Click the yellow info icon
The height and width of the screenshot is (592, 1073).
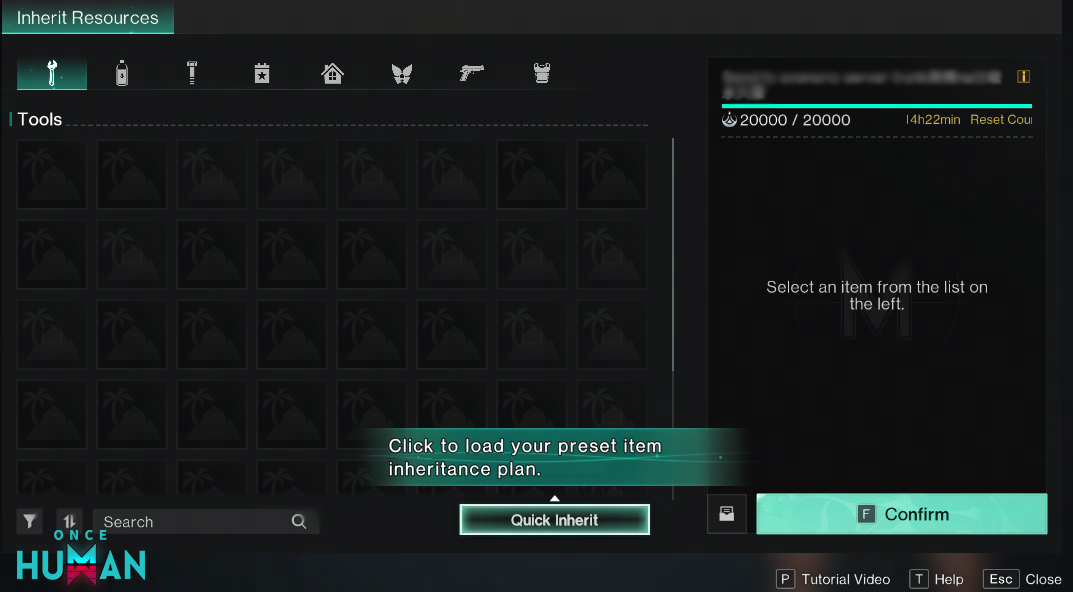pos(1023,77)
